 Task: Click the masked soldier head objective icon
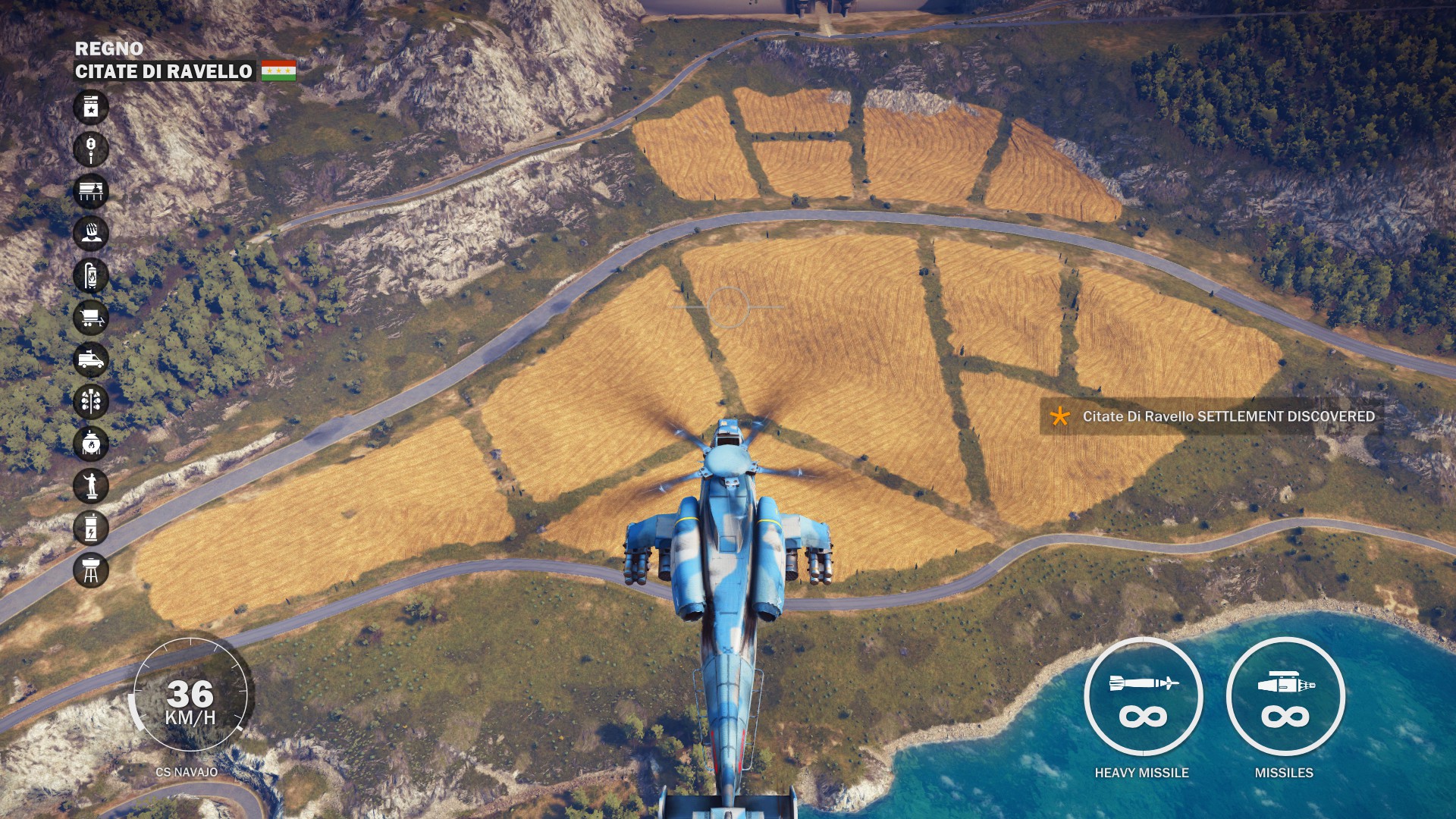[91, 233]
